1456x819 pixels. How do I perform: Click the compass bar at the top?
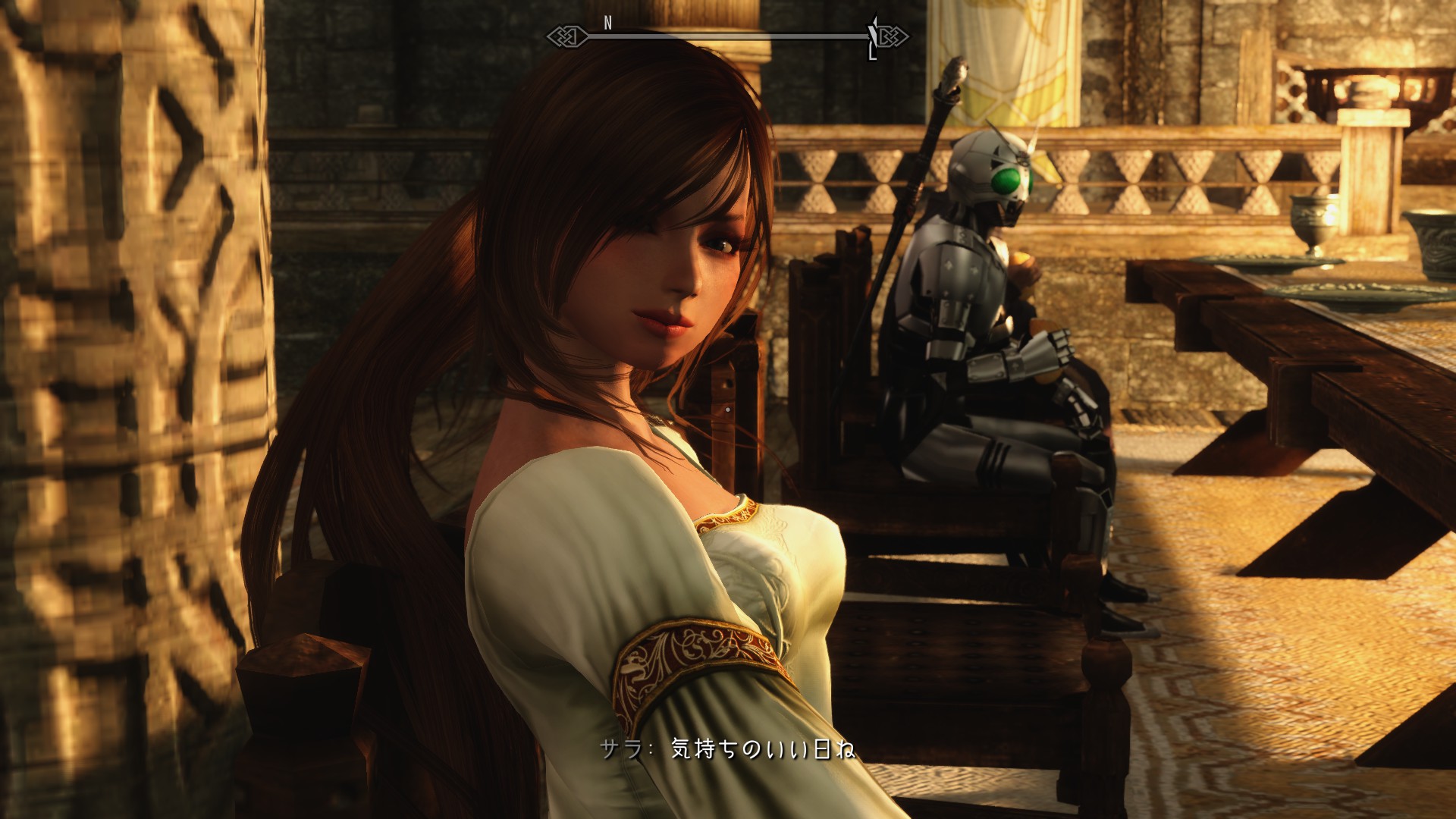(726, 35)
